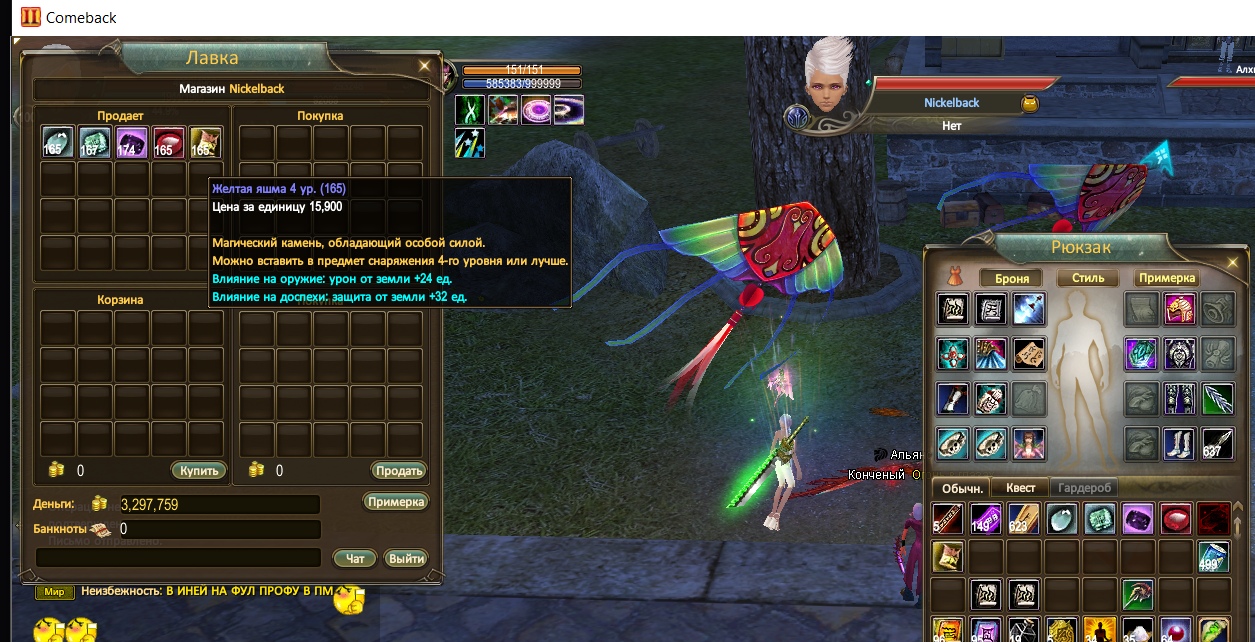The width and height of the screenshot is (1255, 642).
Task: Open the Гардероб inventory tab
Action: (1084, 487)
